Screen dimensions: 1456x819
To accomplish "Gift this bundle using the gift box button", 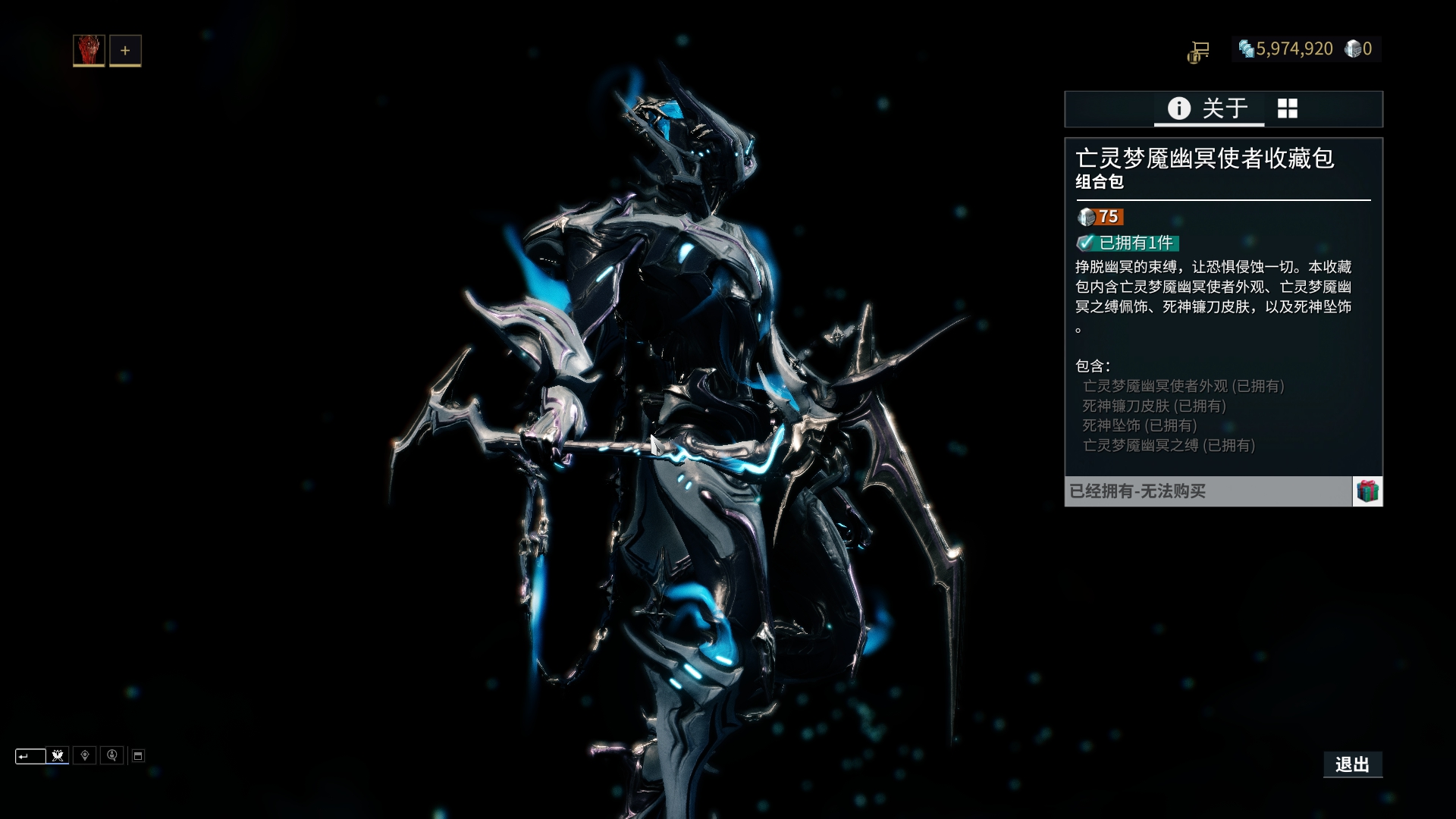I will (1367, 491).
